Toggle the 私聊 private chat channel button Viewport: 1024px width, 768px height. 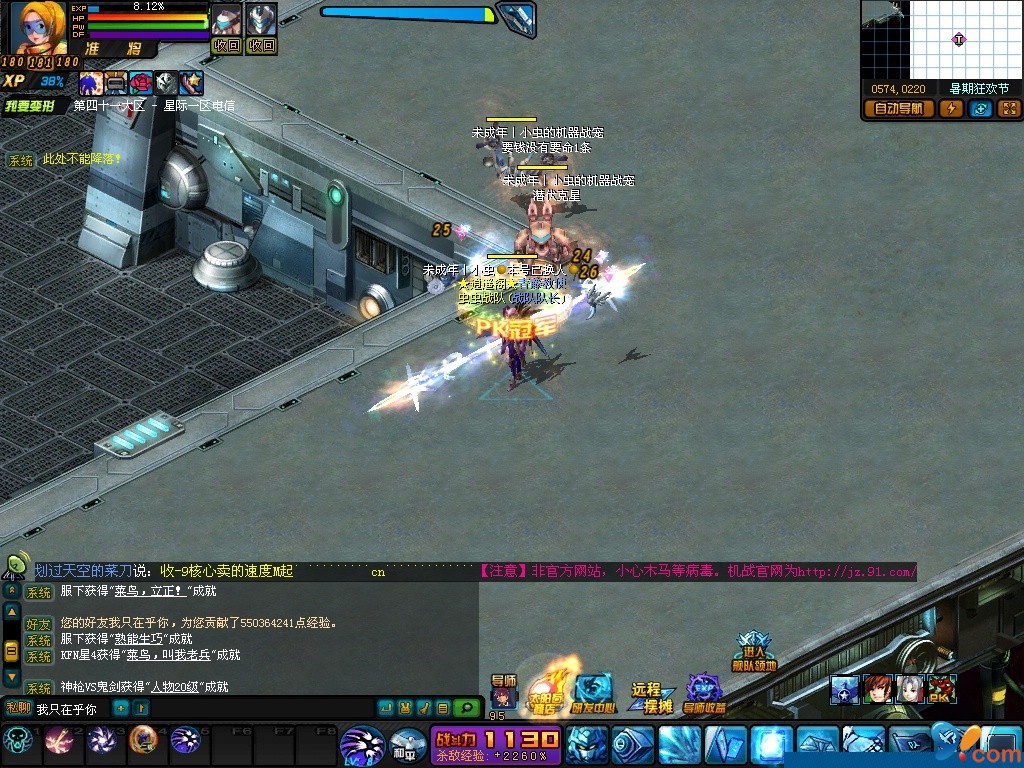click(18, 708)
